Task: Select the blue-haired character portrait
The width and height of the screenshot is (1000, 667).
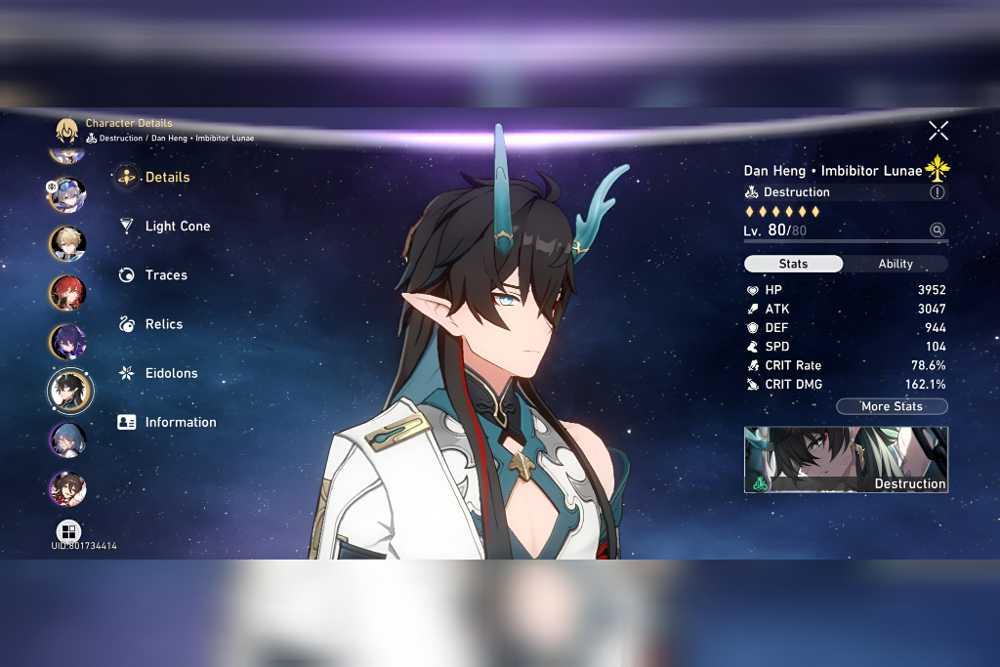Action: tap(67, 440)
